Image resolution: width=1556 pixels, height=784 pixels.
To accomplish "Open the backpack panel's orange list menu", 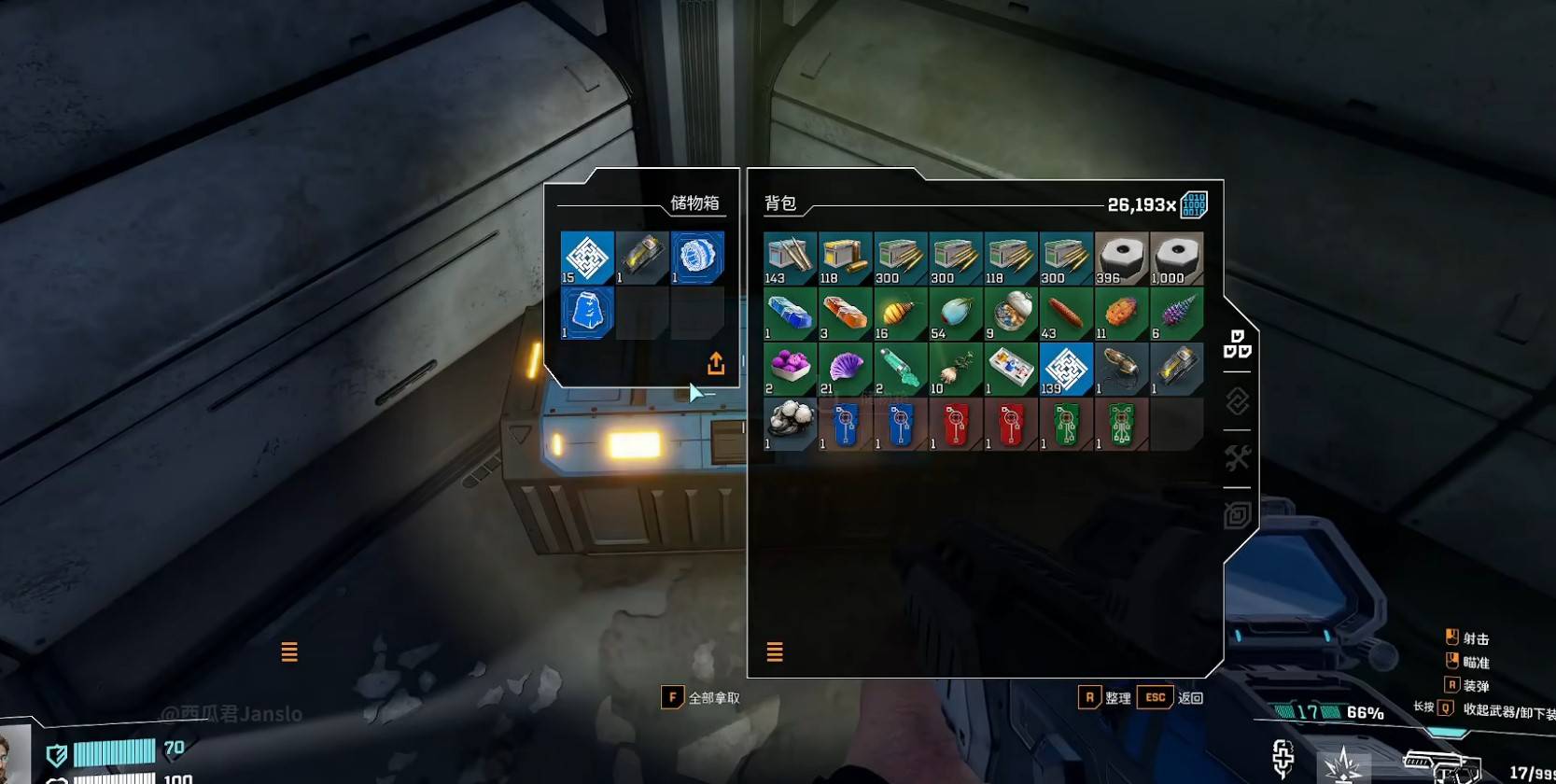I will pos(775,651).
